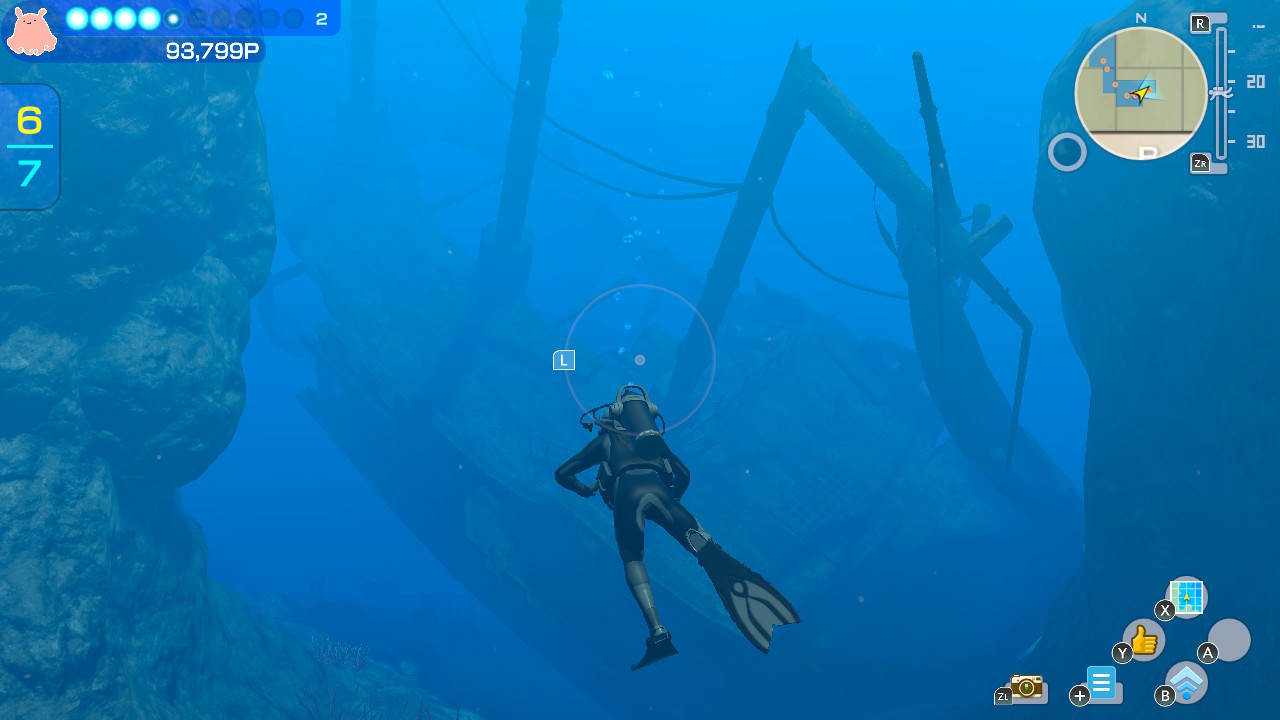This screenshot has width=1280, height=720.
Task: Click the pink jellyfish buddy portrait
Action: 31,31
